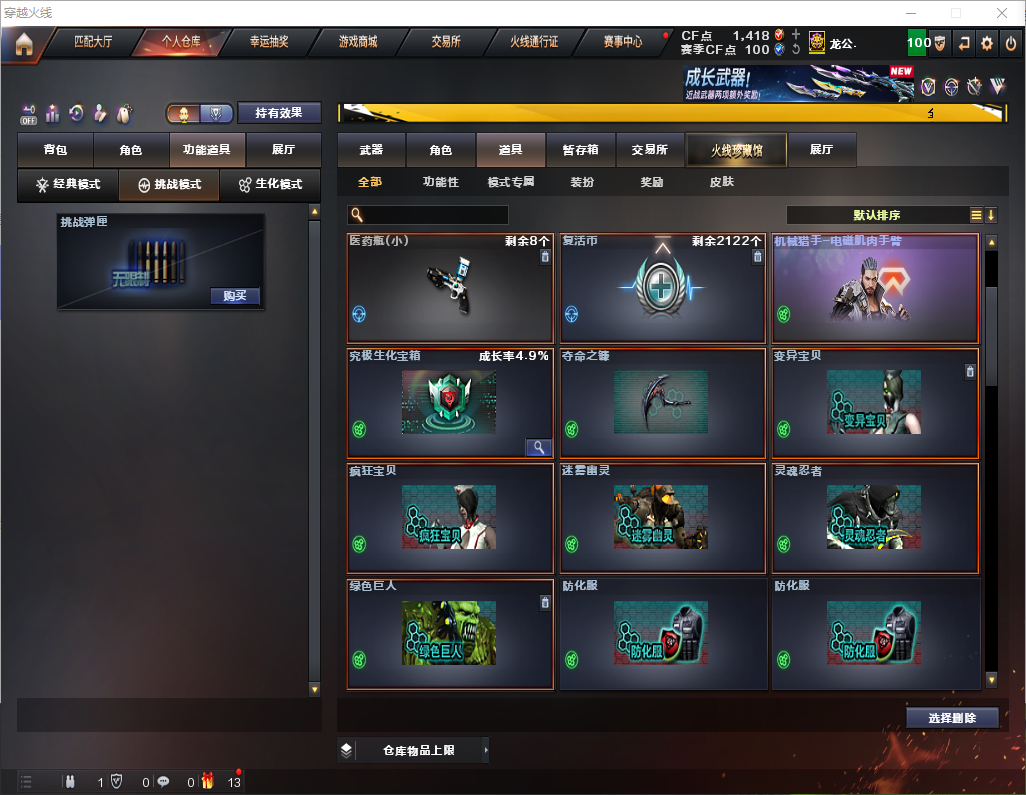This screenshot has width=1026, height=795.
Task: Filter items by 功能性 category
Action: [x=440, y=183]
